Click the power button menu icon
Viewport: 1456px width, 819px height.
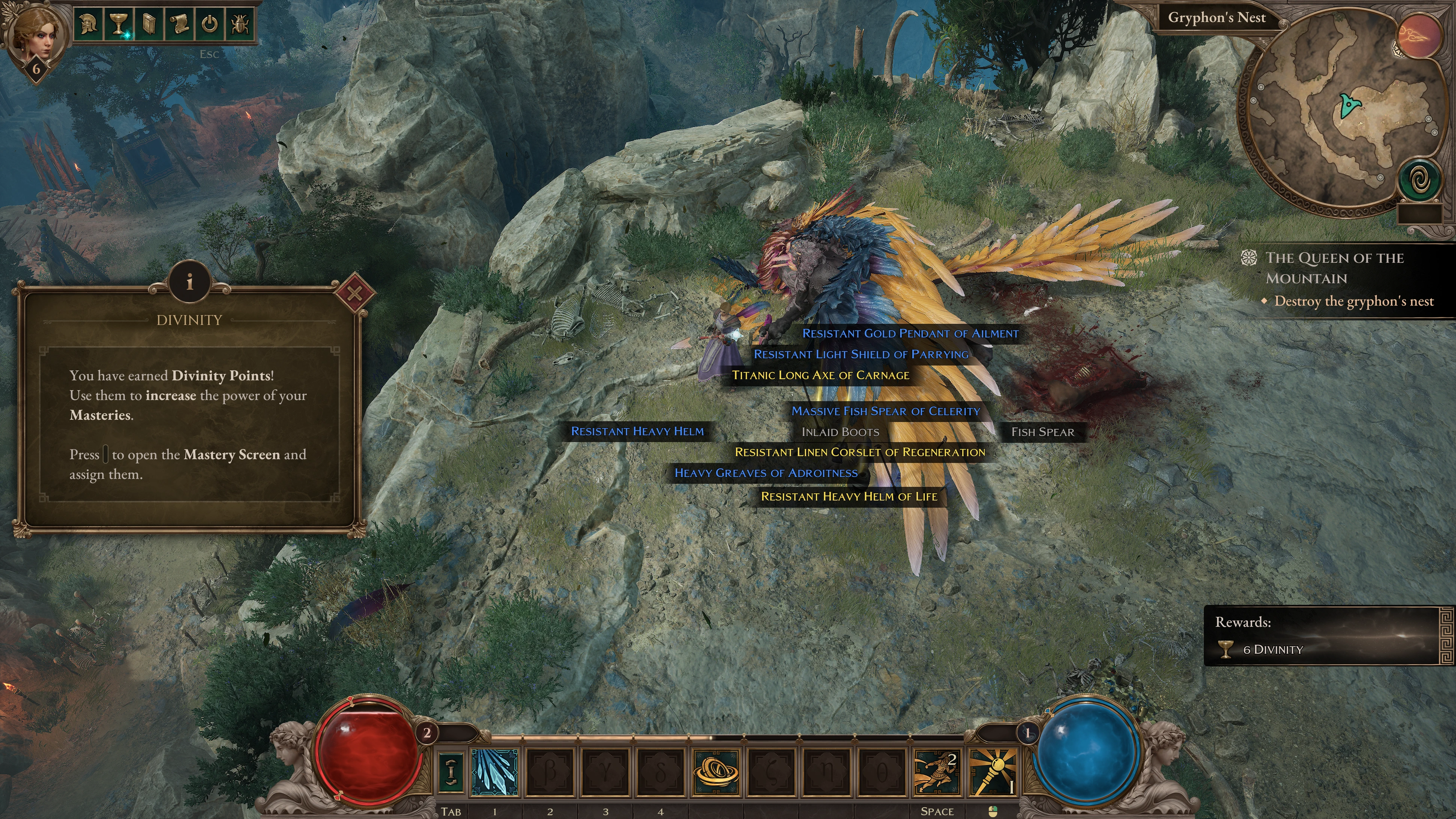pos(210,24)
